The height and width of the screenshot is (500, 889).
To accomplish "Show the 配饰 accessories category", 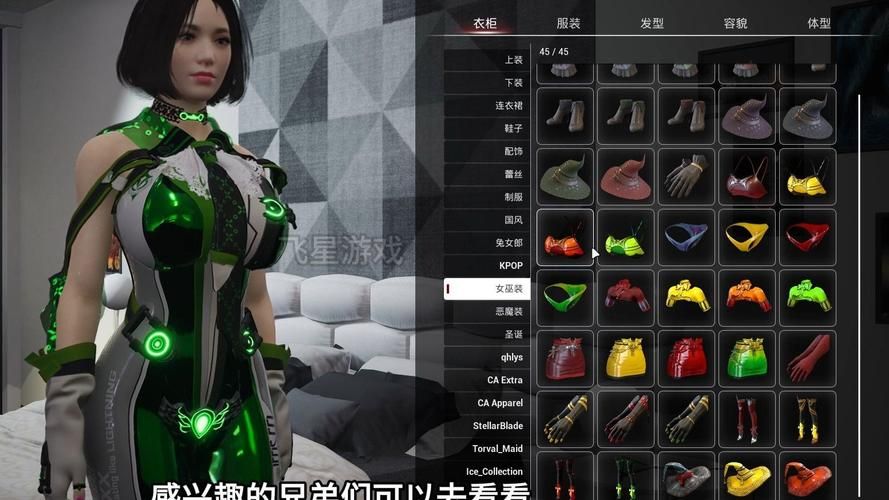I will [x=514, y=151].
